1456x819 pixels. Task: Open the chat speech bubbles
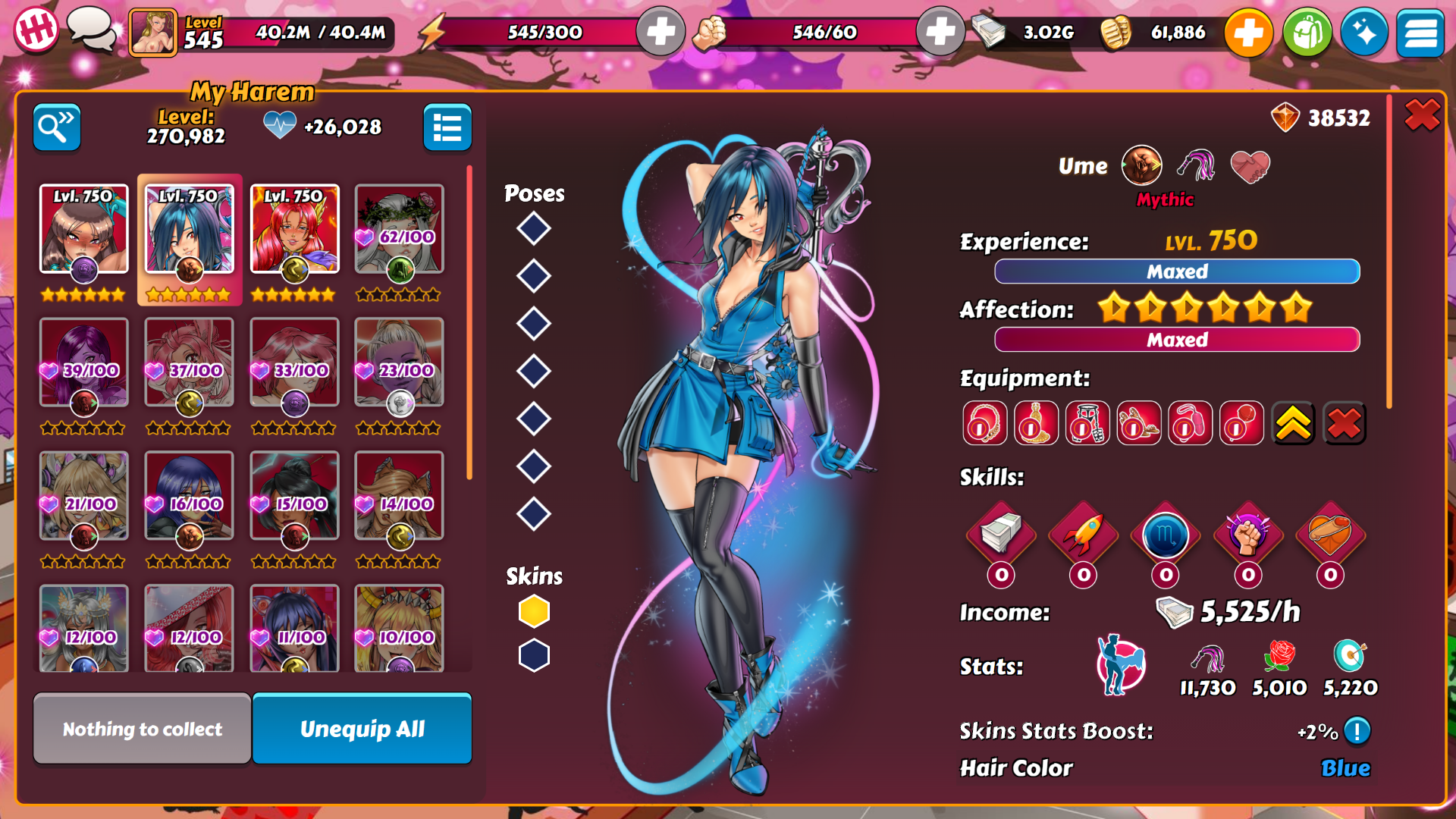point(92,30)
